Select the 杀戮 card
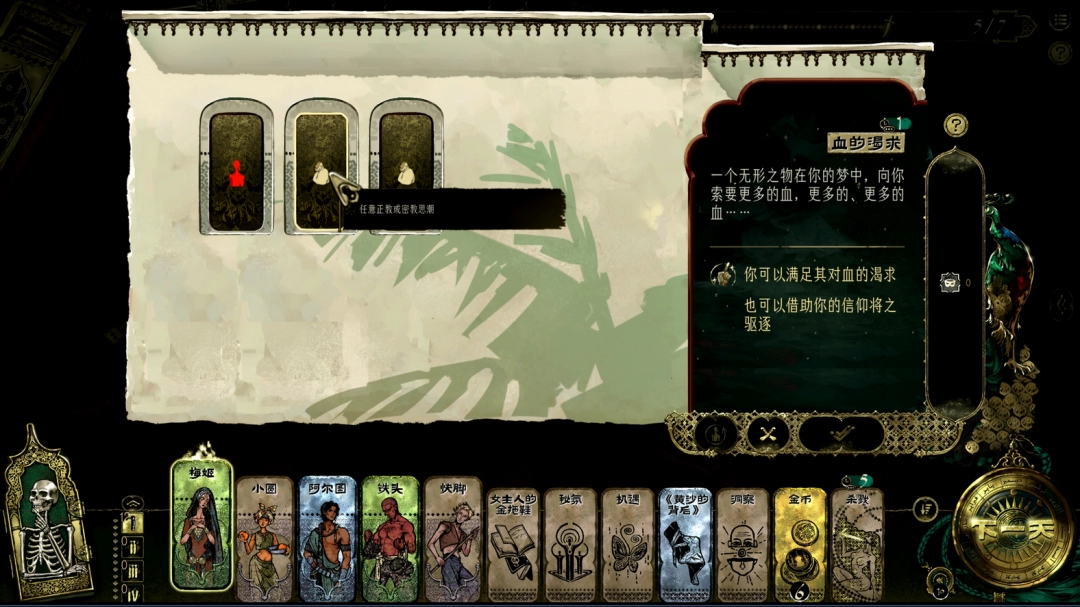The height and width of the screenshot is (607, 1080). [857, 546]
